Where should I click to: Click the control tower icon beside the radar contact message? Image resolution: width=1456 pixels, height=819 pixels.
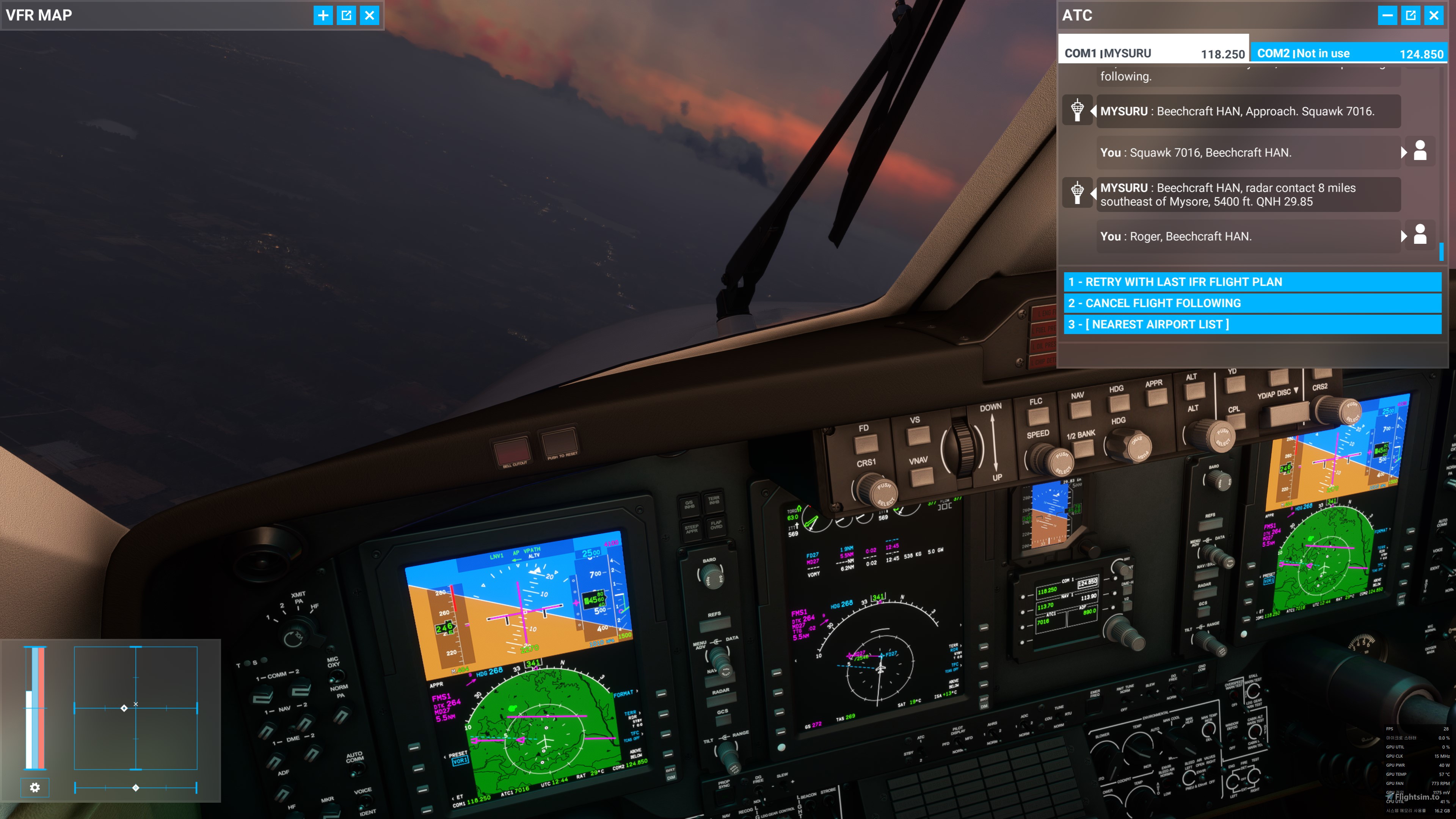pyautogui.click(x=1077, y=193)
